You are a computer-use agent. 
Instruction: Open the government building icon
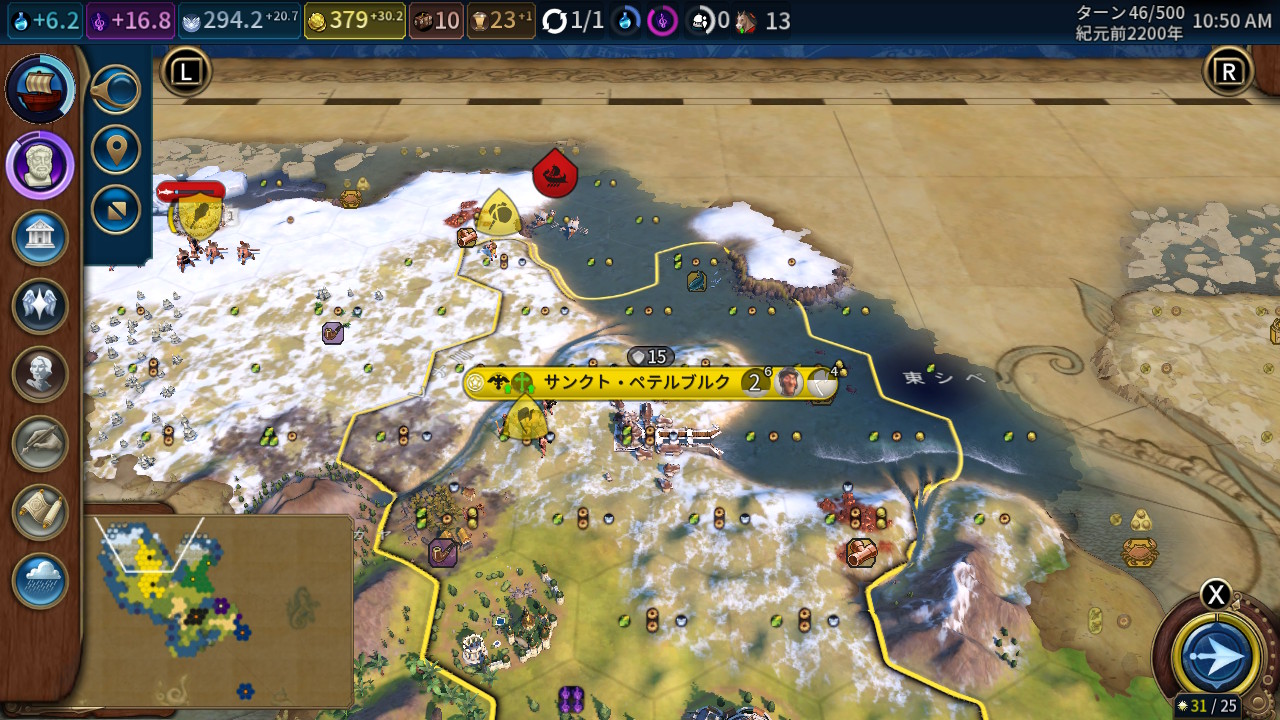pos(40,238)
